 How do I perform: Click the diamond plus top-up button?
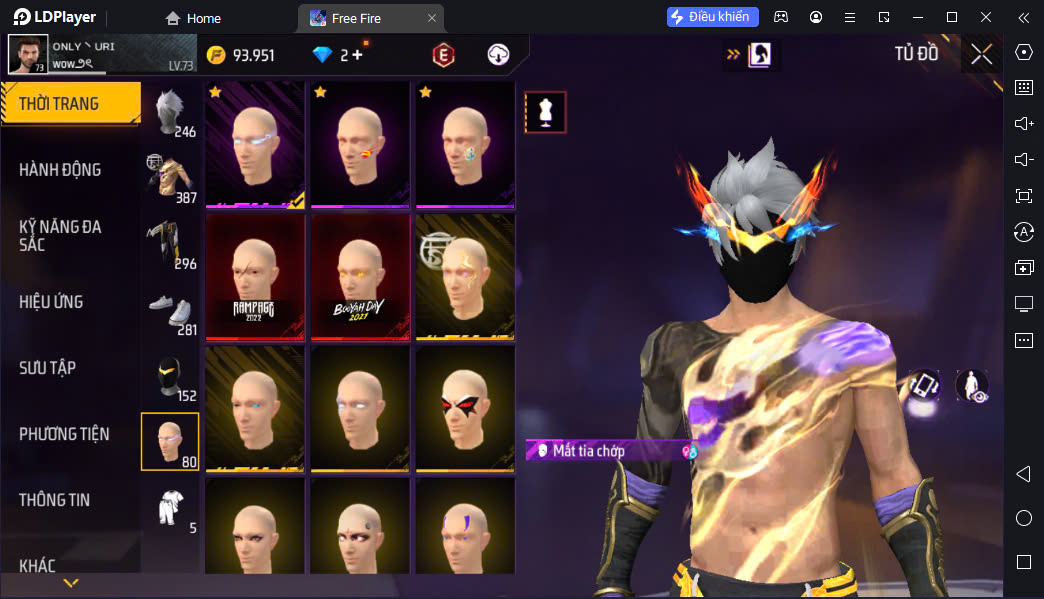coord(357,55)
